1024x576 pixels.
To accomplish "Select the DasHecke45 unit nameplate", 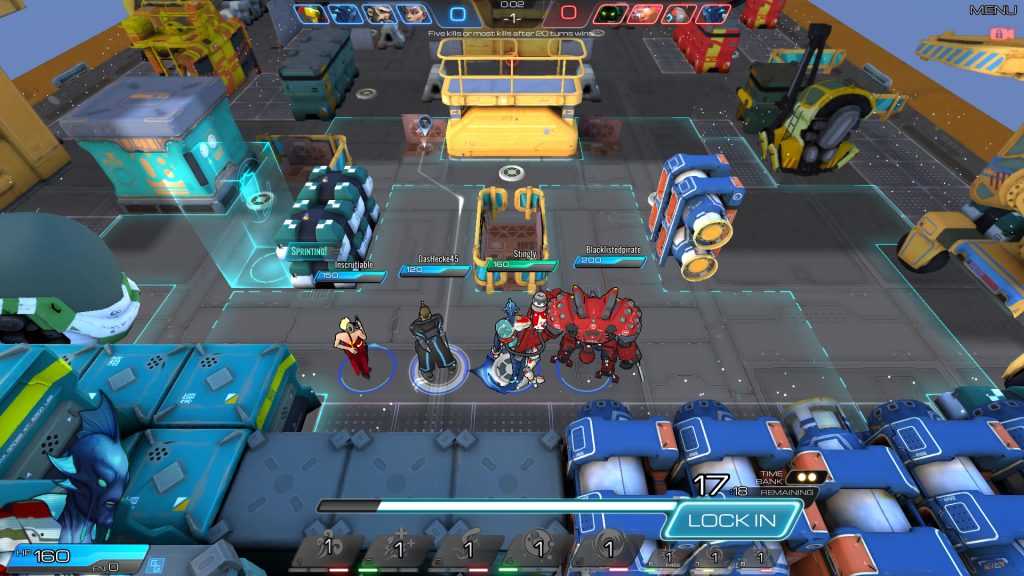I will tap(438, 258).
